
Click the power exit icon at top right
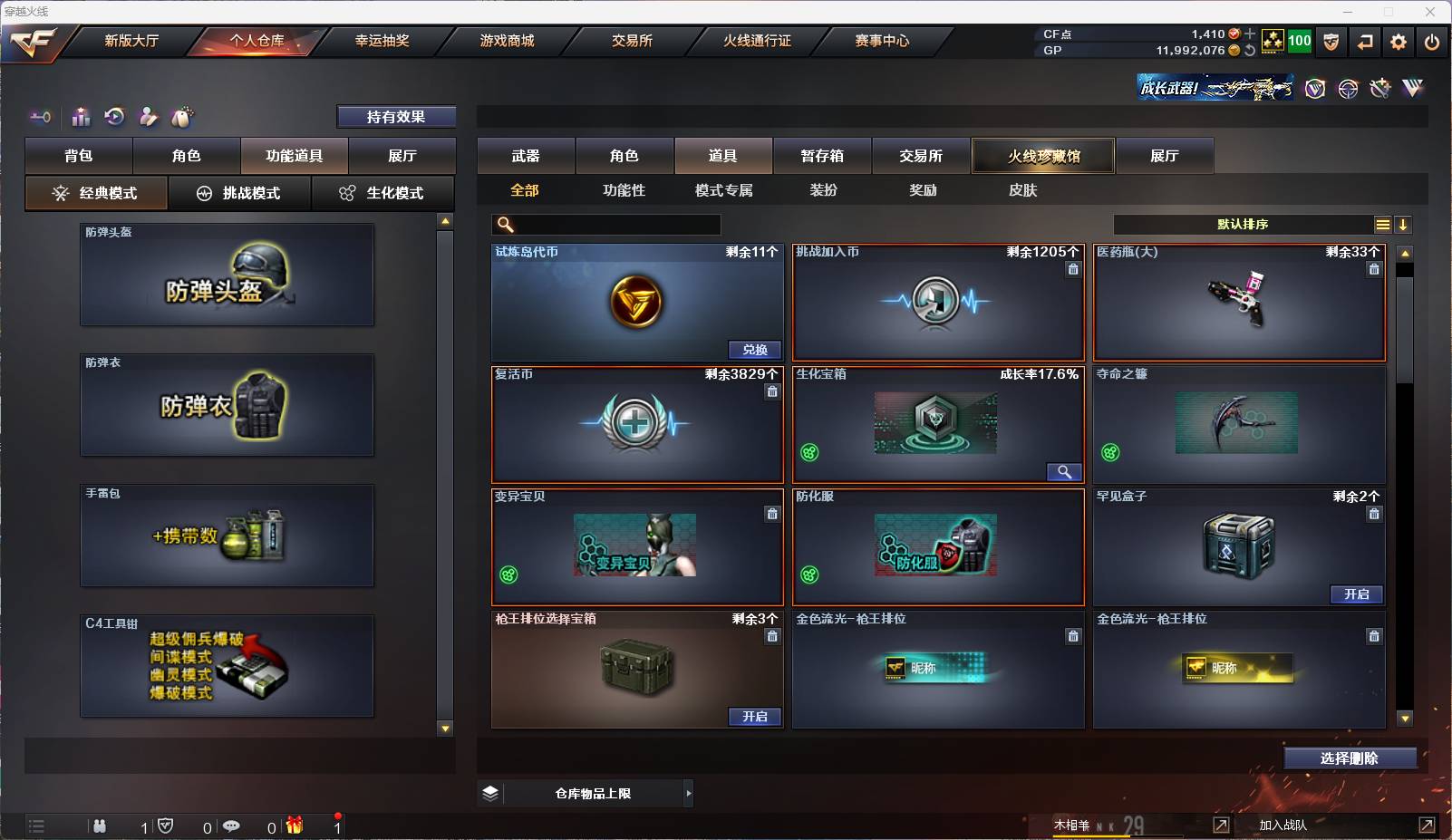click(1433, 42)
